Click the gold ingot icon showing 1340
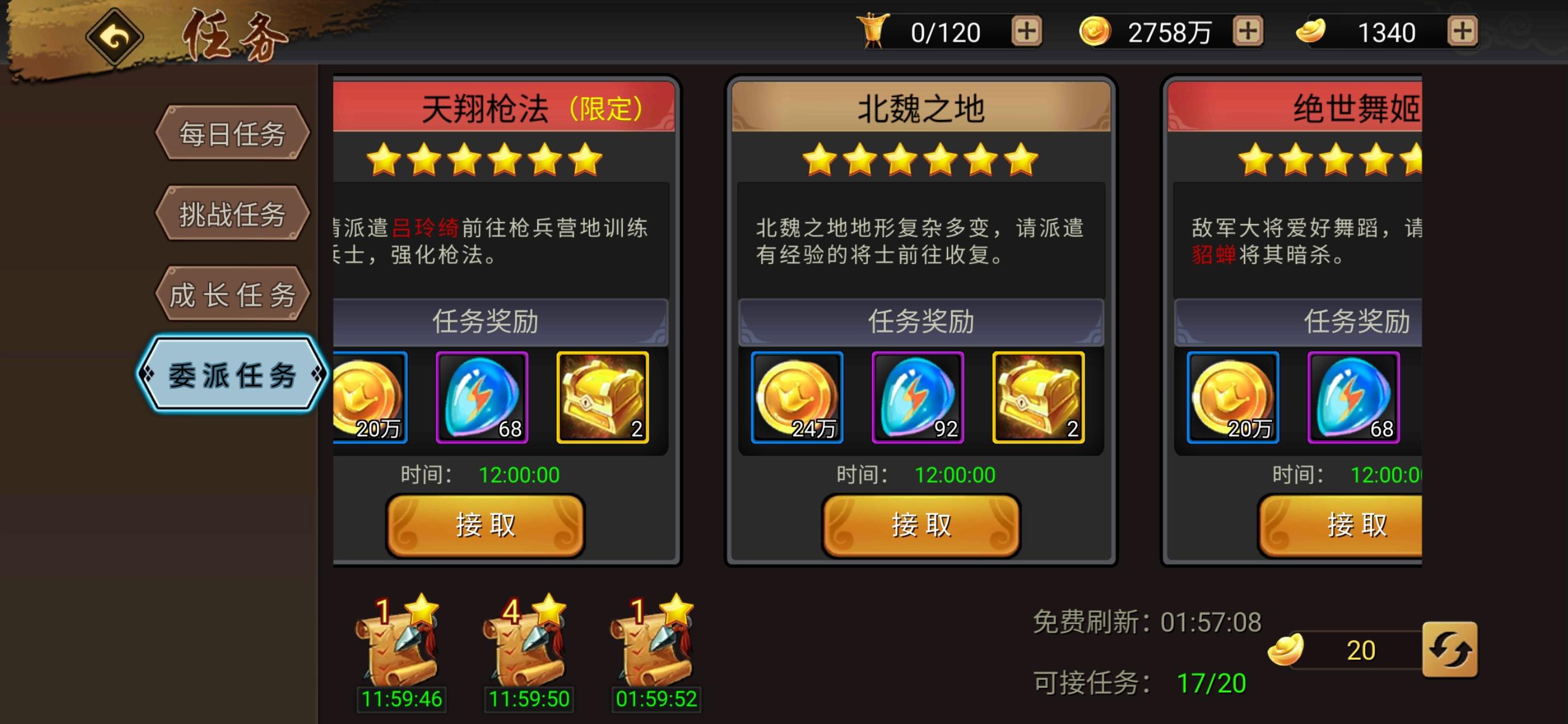 tap(1313, 32)
